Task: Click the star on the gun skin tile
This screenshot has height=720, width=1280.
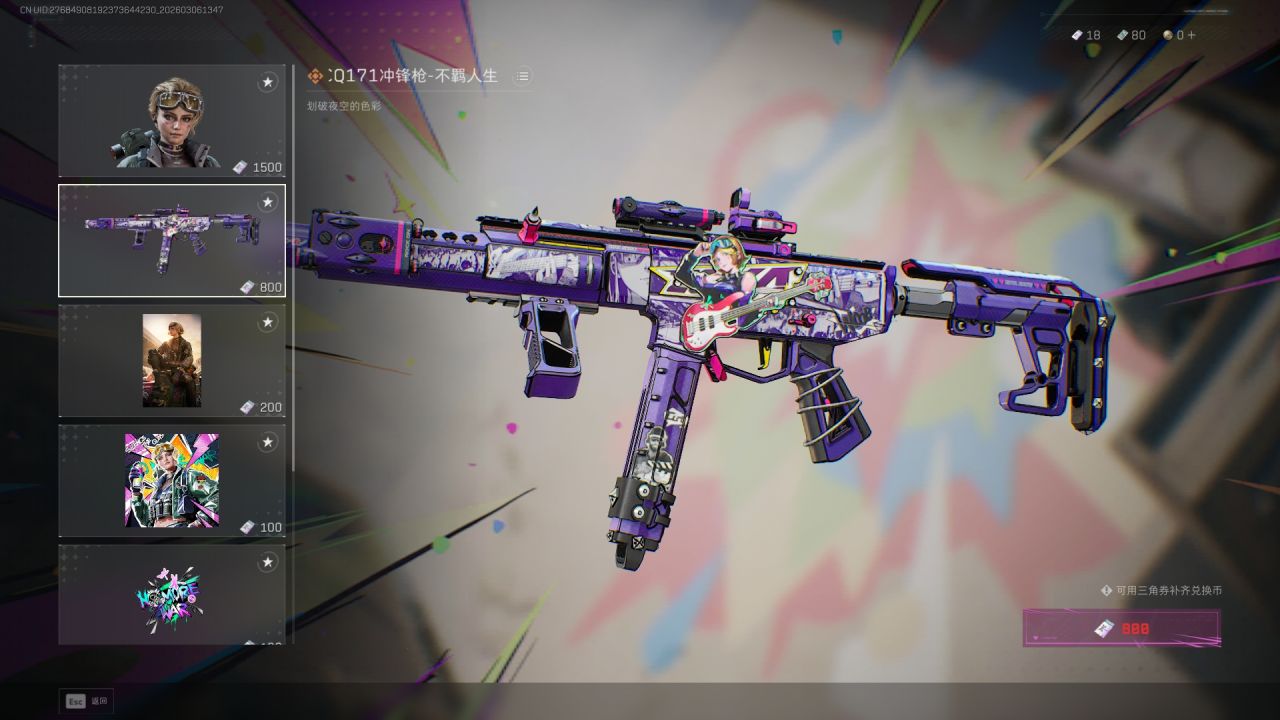Action: tap(267, 202)
